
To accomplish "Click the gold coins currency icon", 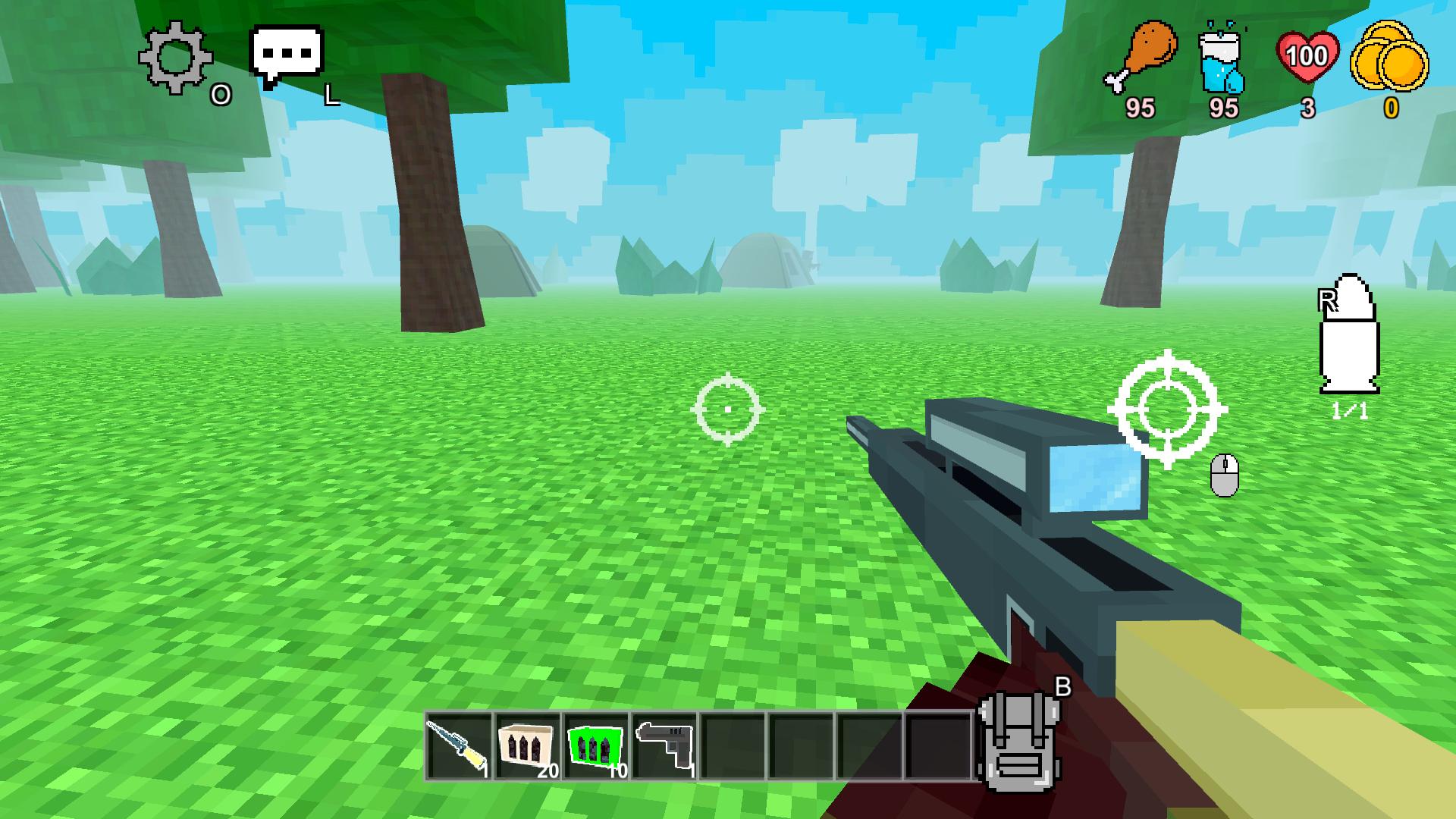I will [1391, 57].
